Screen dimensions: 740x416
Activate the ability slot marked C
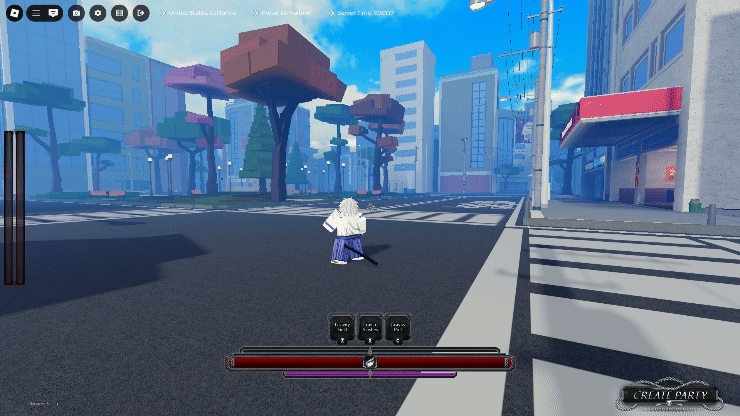coord(397,329)
